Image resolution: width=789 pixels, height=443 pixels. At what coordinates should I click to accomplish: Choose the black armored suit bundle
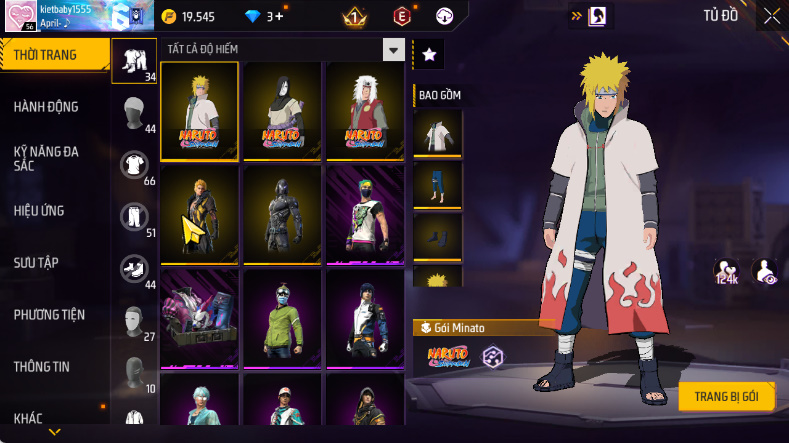coord(282,211)
